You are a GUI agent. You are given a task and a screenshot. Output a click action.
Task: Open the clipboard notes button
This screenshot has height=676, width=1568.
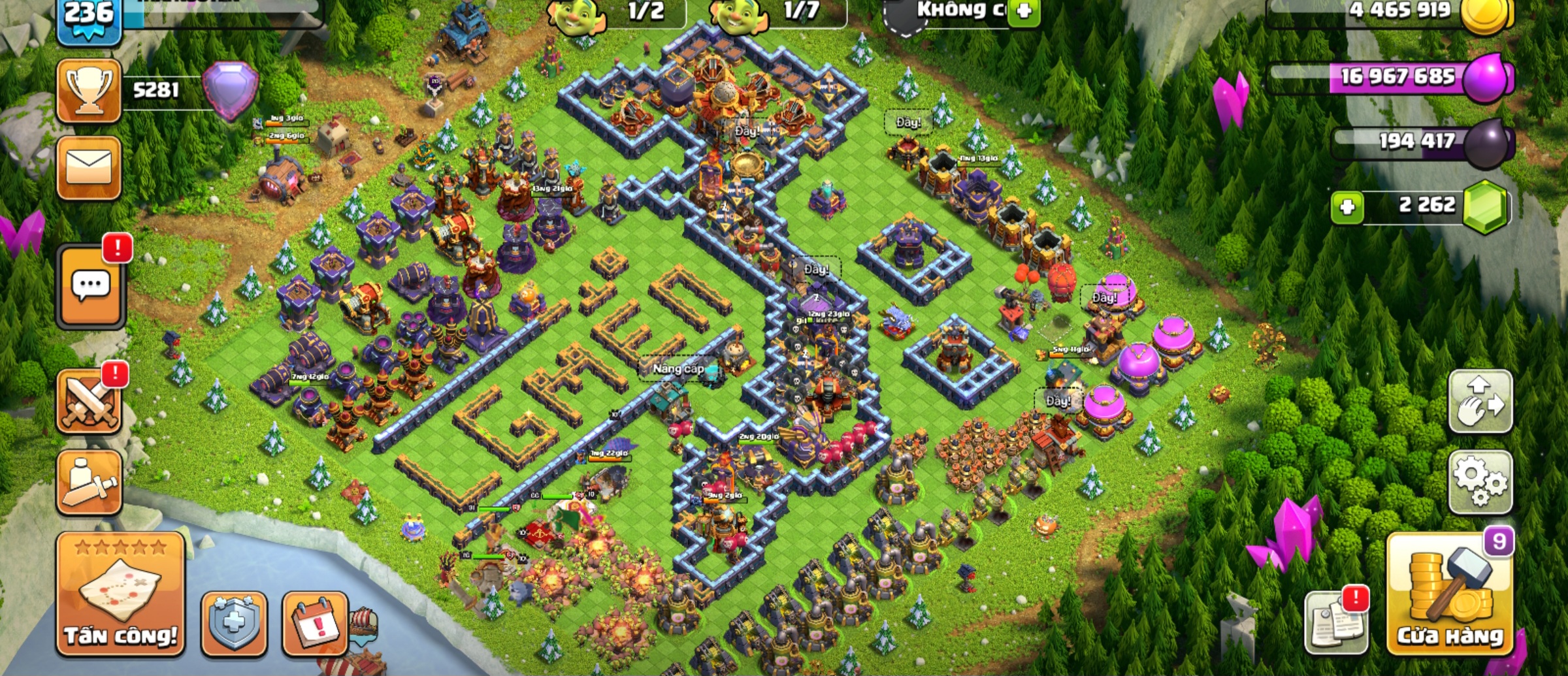[1336, 622]
